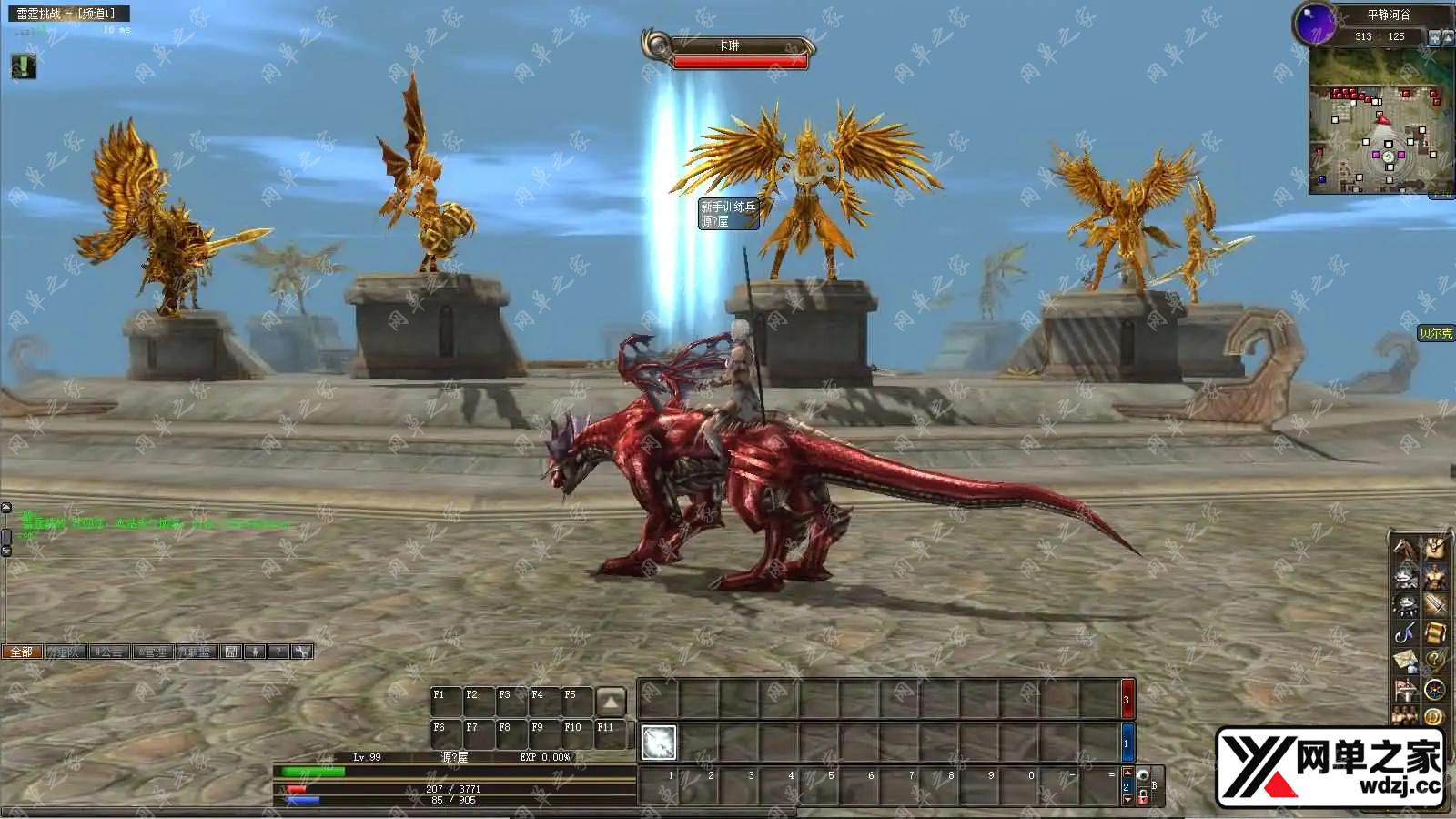This screenshot has width=1456, height=819.
Task: Select the F11 shortcut slot
Action: coord(611,734)
